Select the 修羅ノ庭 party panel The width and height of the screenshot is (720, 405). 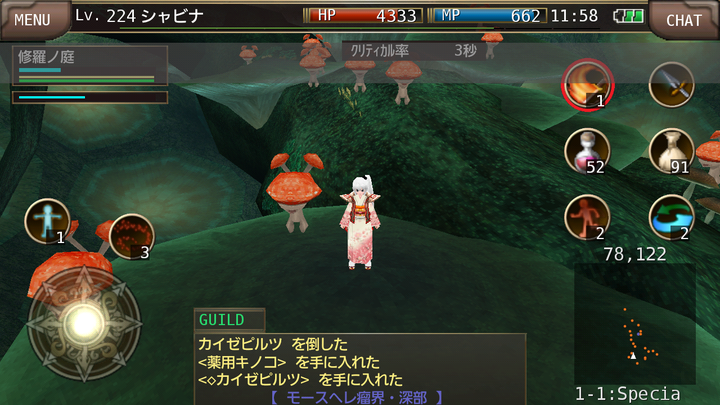click(89, 65)
